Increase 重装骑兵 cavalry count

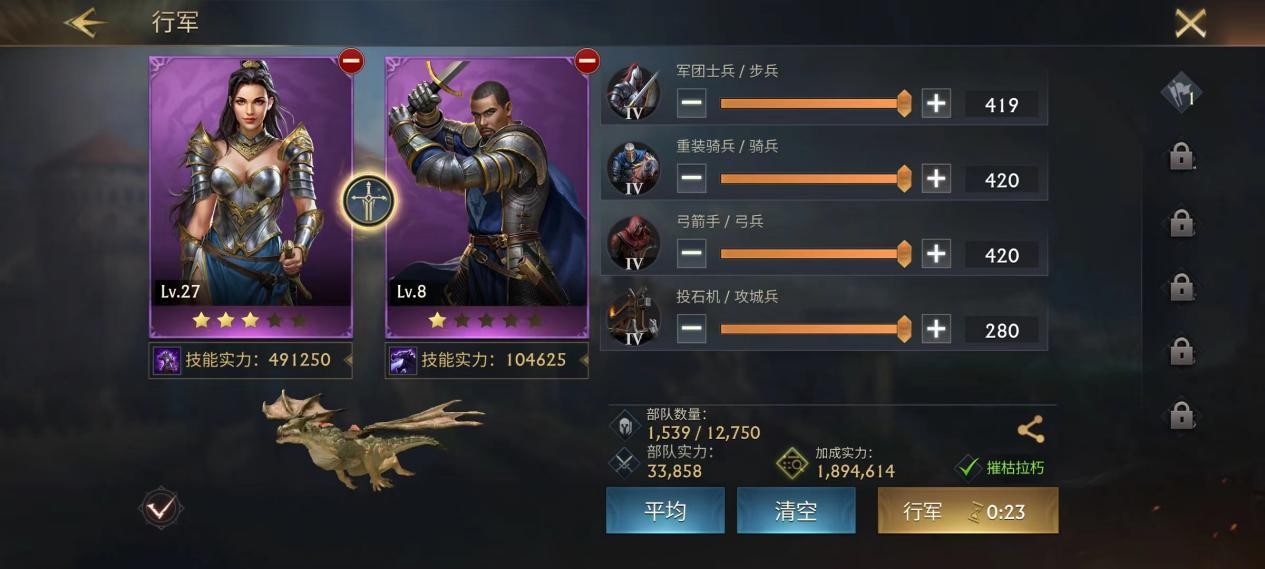tap(936, 179)
